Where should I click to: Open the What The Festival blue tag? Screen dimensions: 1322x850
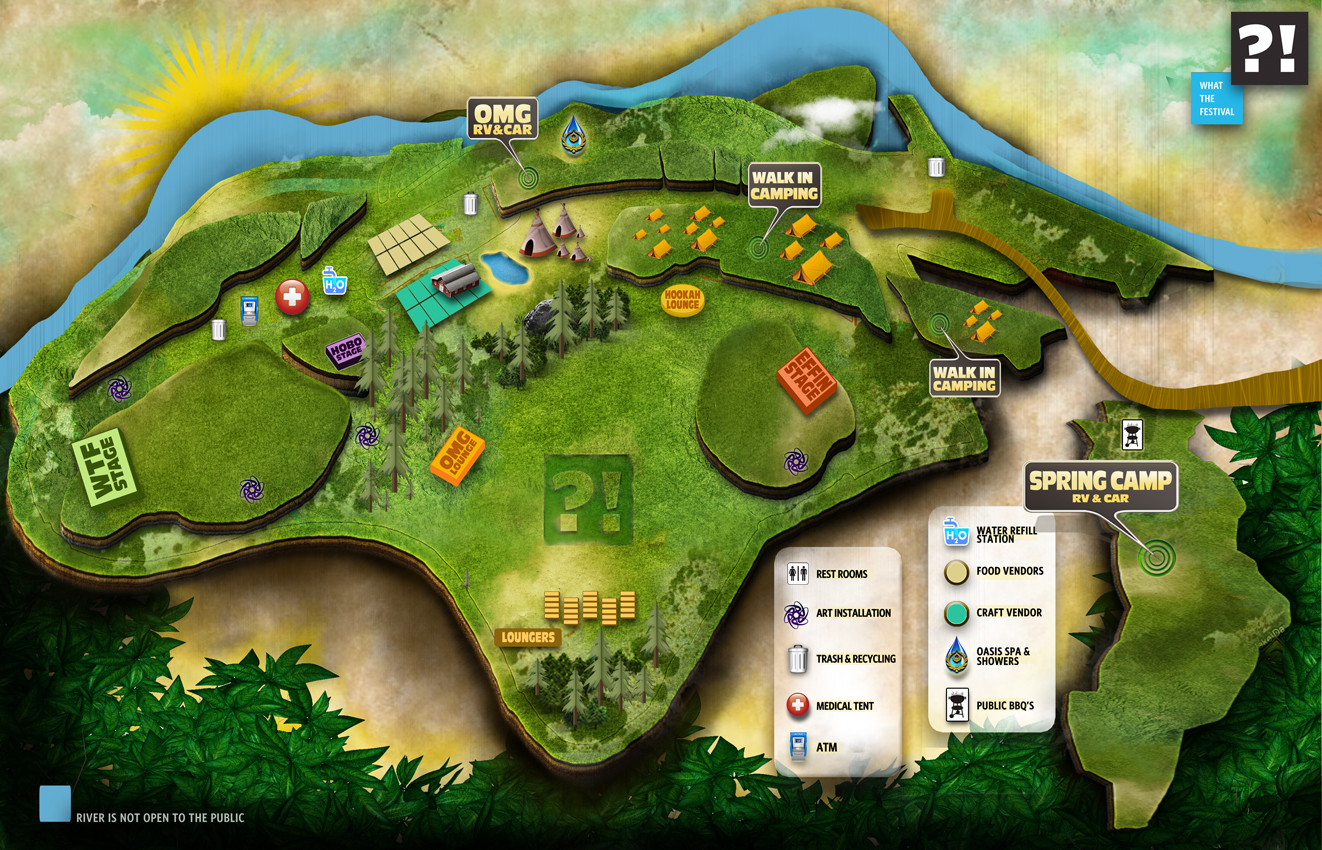click(x=1216, y=99)
